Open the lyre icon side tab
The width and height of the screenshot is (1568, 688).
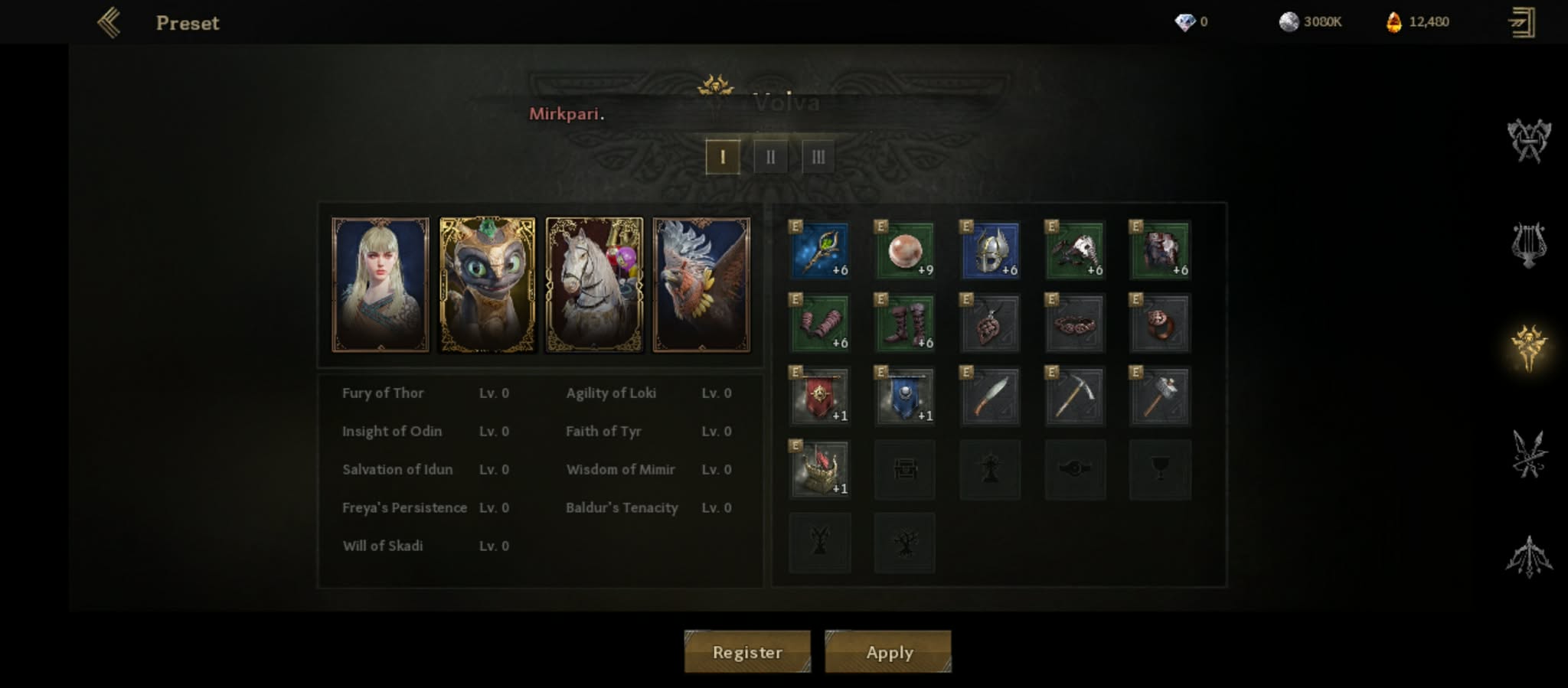tap(1528, 245)
